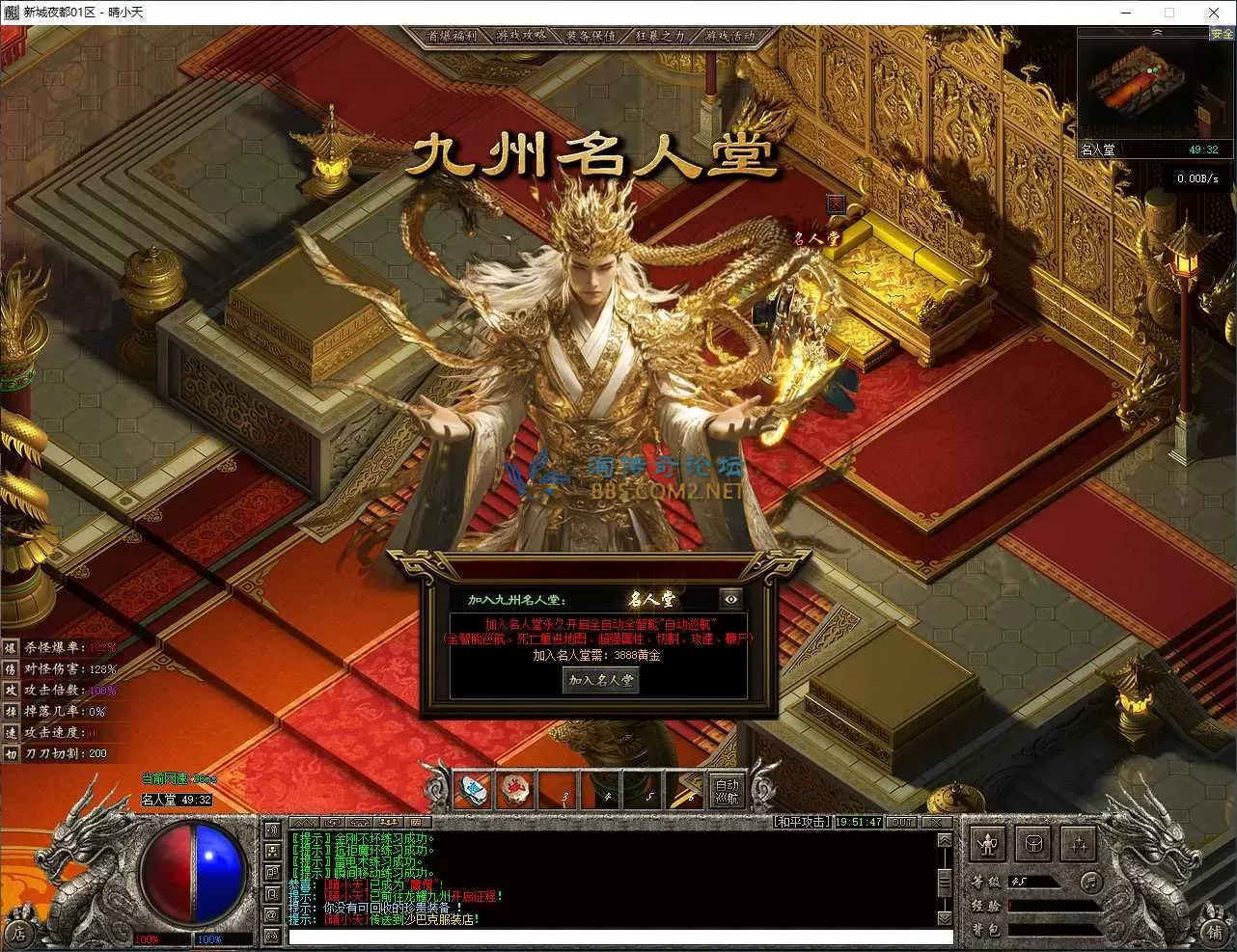Select the character stats icon in bottom-right panel
This screenshot has width=1237, height=952.
click(988, 844)
